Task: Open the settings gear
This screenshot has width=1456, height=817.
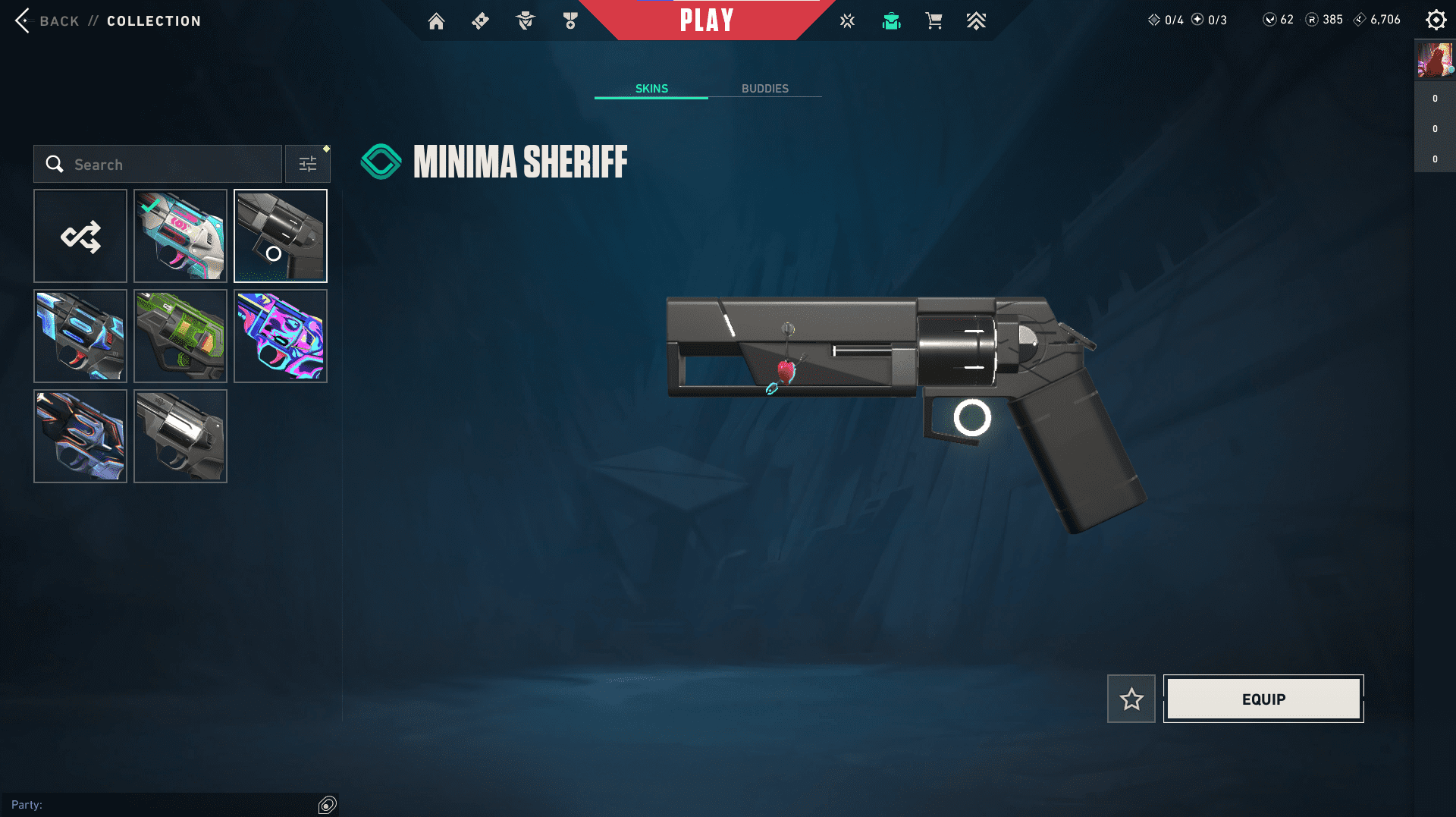Action: (x=1436, y=20)
